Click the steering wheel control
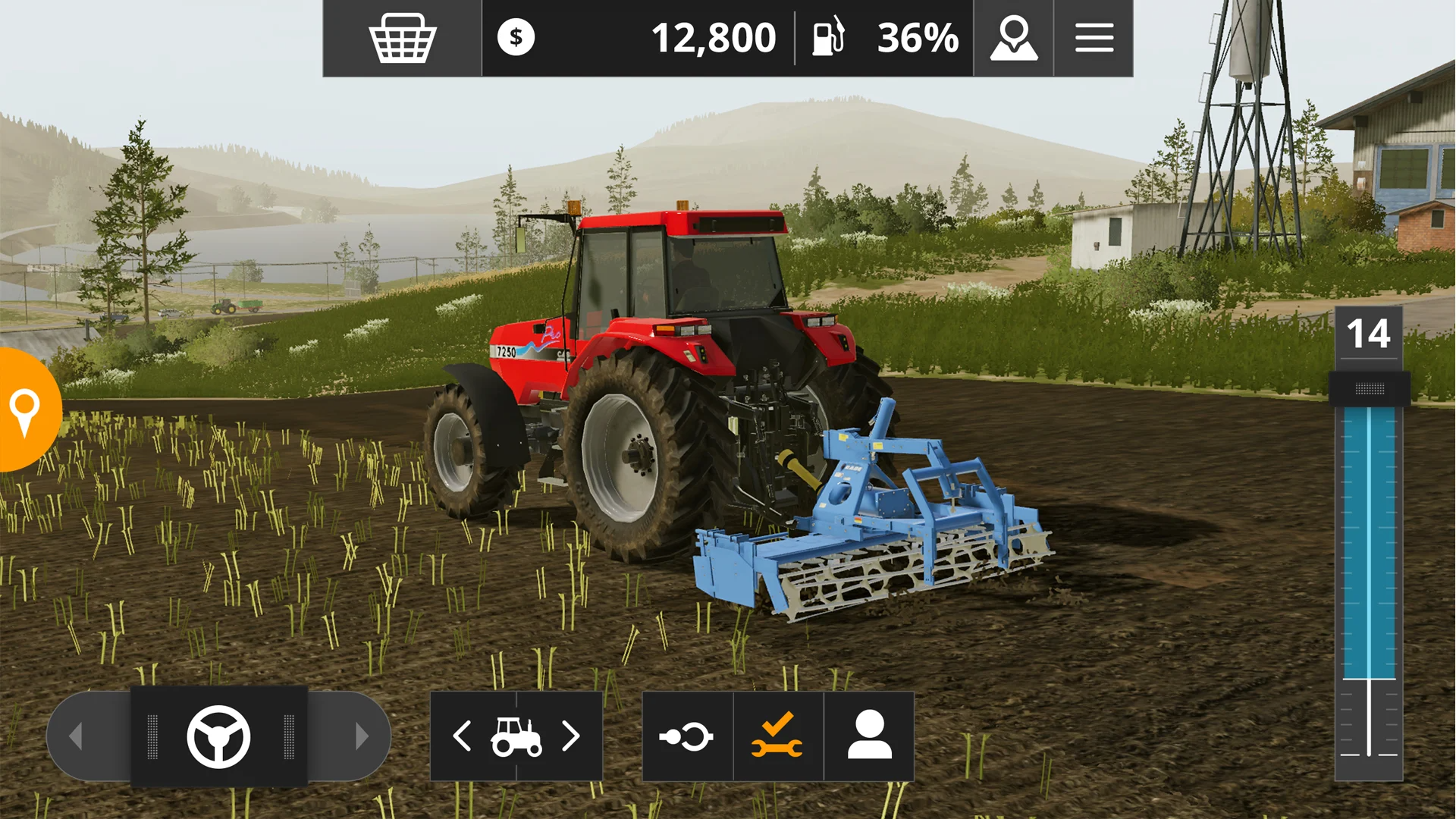This screenshot has height=819, width=1456. 218,736
